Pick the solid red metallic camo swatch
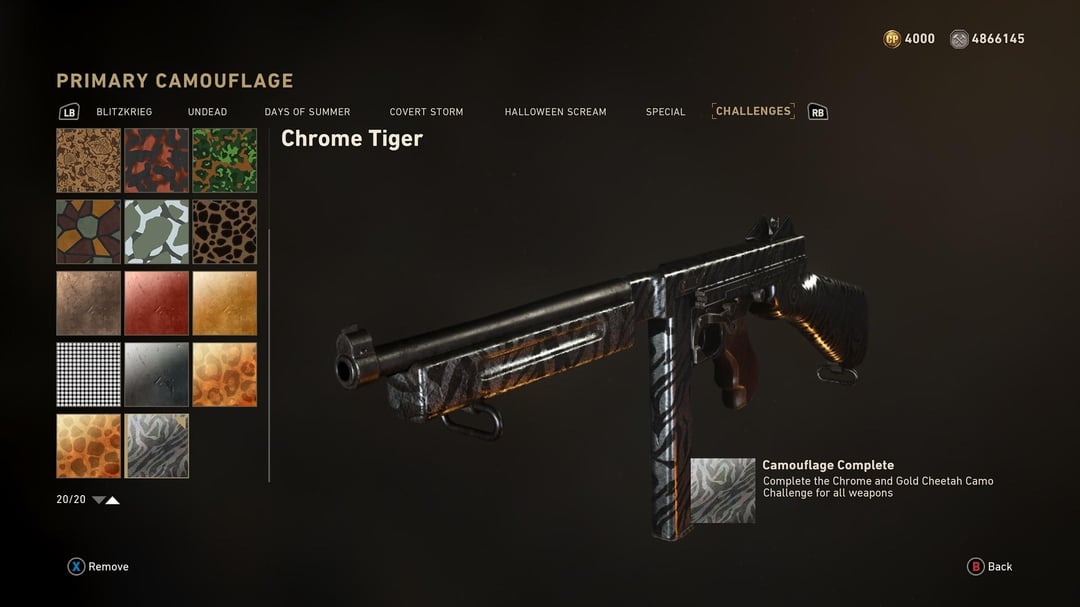This screenshot has height=607, width=1080. (157, 303)
